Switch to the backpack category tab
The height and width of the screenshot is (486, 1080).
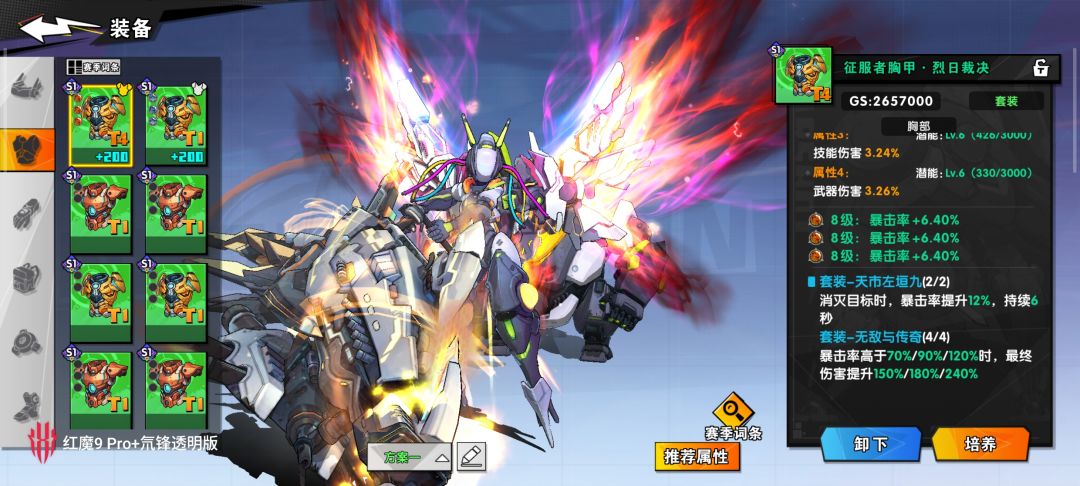[27, 278]
